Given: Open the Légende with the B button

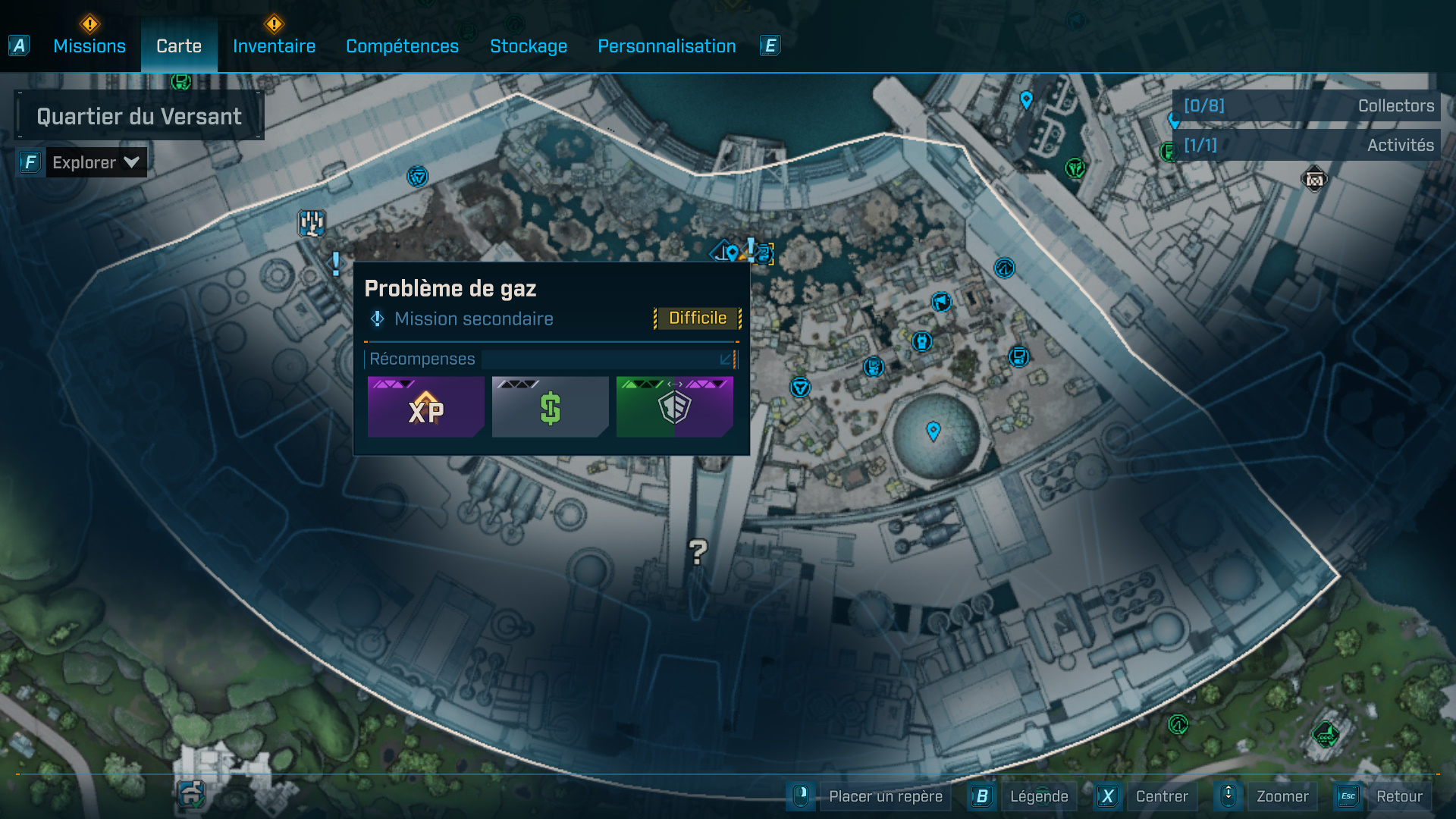Looking at the screenshot, I should (1040, 796).
